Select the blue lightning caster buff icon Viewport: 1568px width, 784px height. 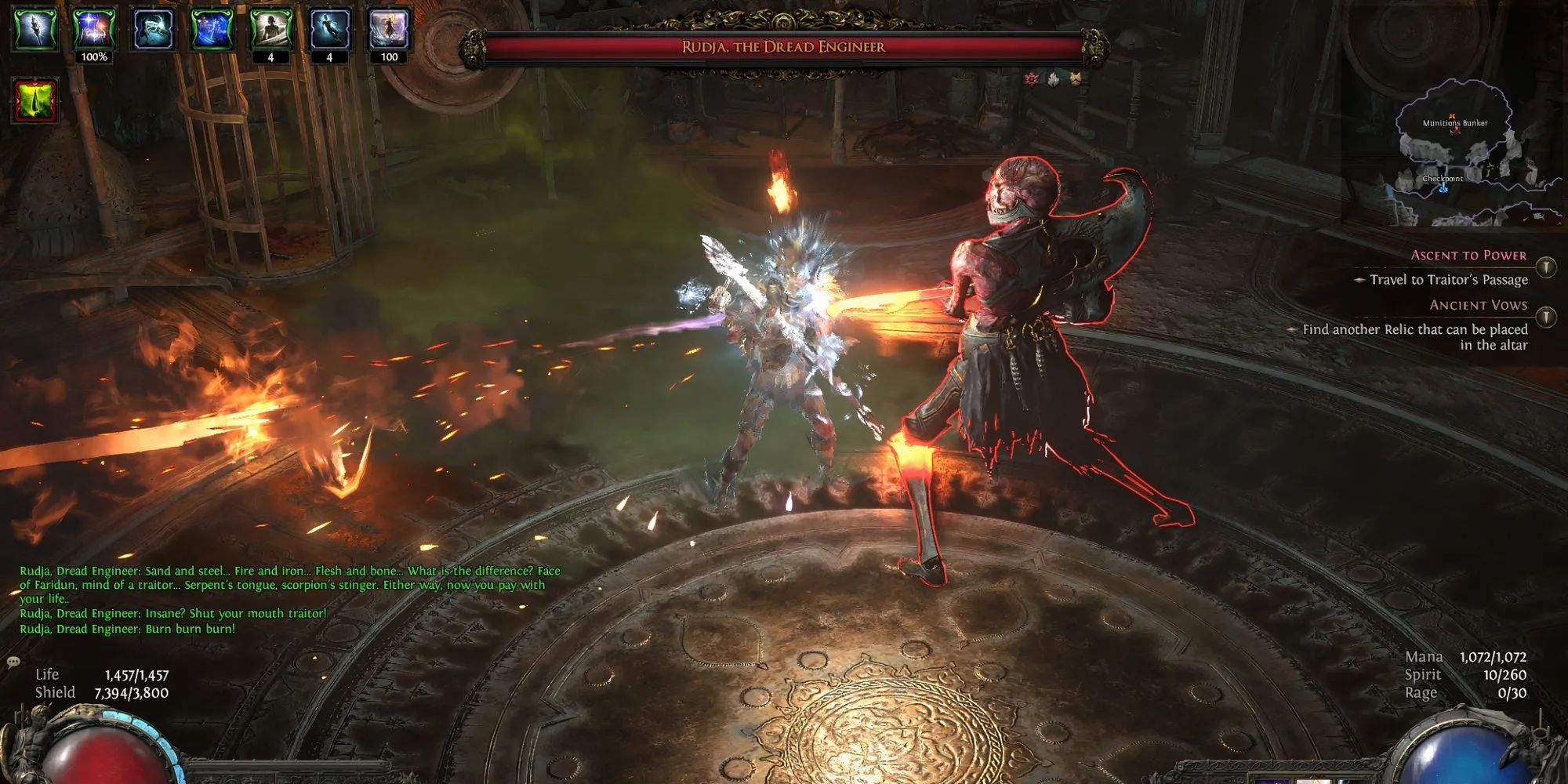pos(212,29)
